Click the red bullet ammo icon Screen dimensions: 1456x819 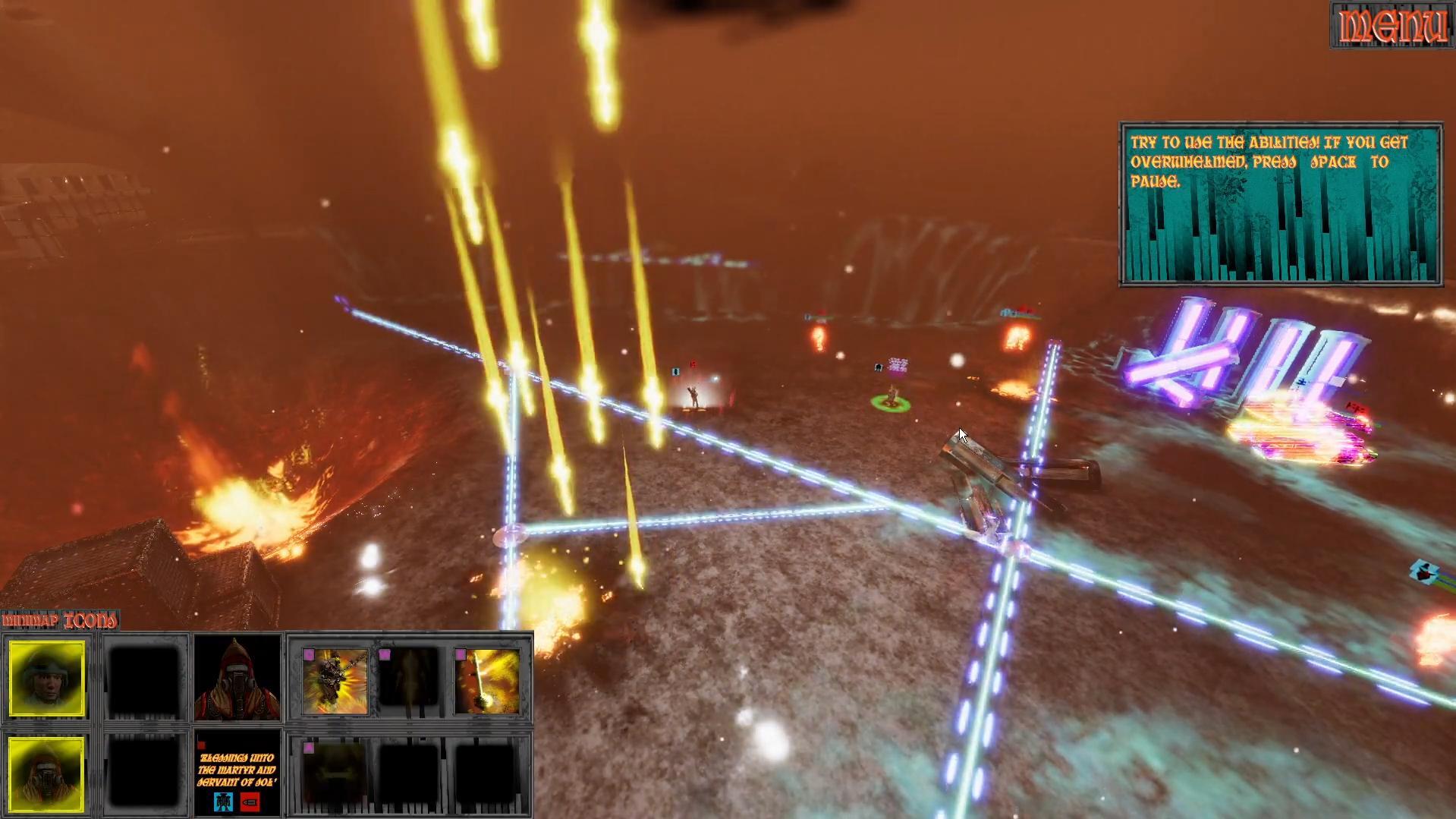(x=252, y=804)
